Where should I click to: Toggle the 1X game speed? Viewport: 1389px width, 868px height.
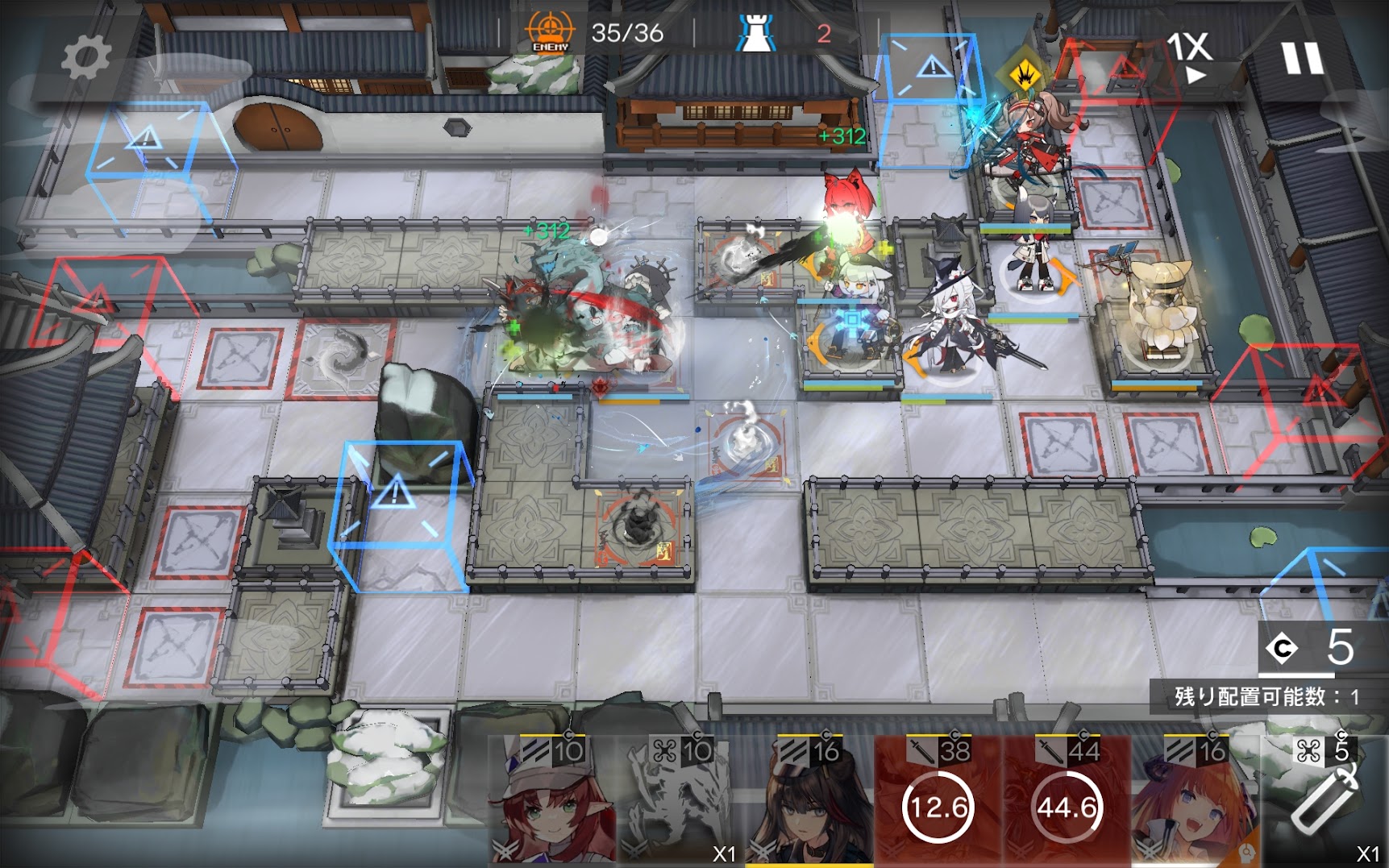pyautogui.click(x=1190, y=56)
